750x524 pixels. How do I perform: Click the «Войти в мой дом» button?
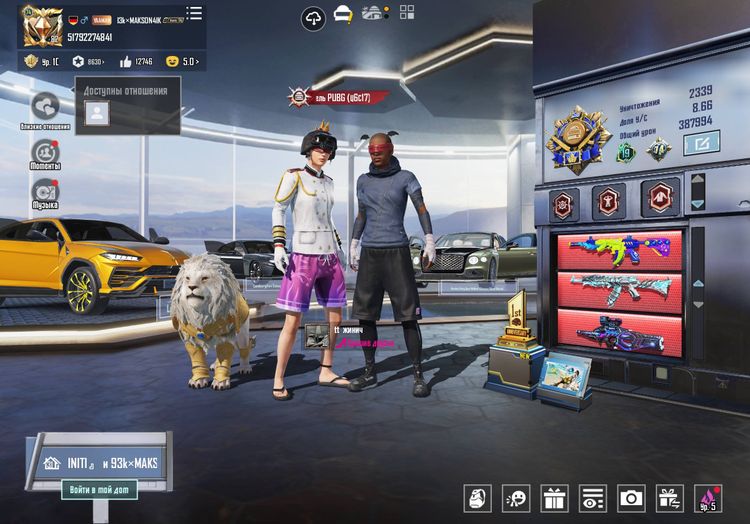[99, 490]
